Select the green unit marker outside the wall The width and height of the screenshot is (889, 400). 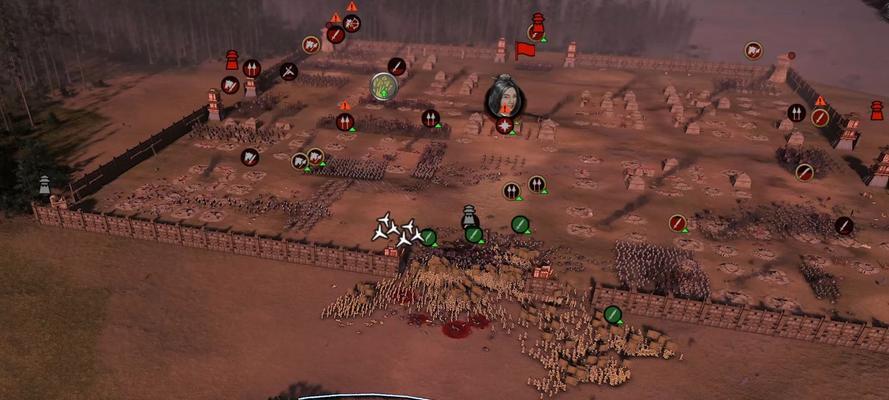(x=613, y=315)
